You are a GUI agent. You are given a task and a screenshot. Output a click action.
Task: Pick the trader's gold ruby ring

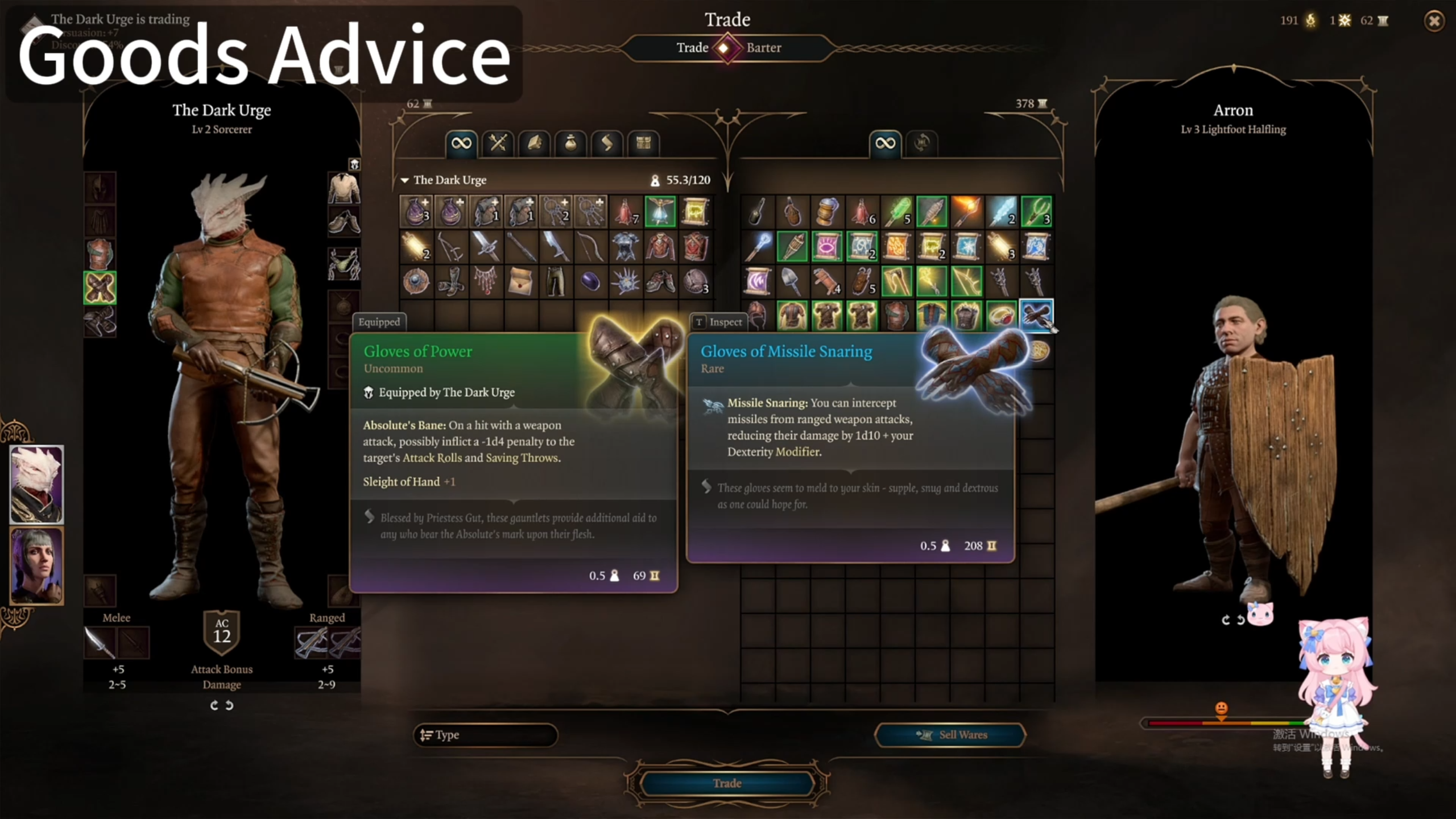click(1001, 316)
